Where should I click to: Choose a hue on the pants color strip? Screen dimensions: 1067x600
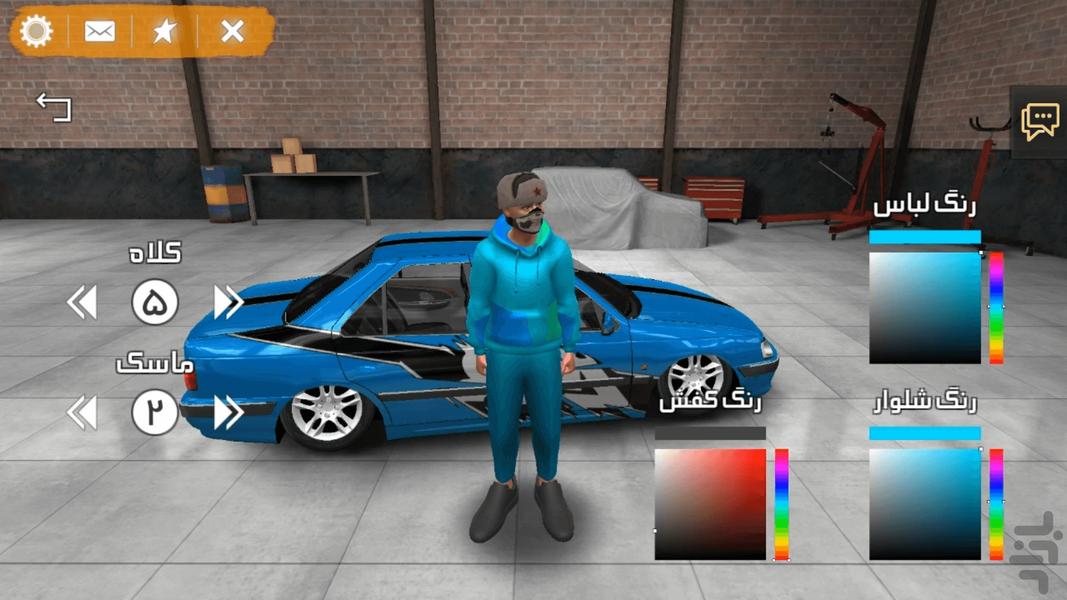(x=996, y=504)
